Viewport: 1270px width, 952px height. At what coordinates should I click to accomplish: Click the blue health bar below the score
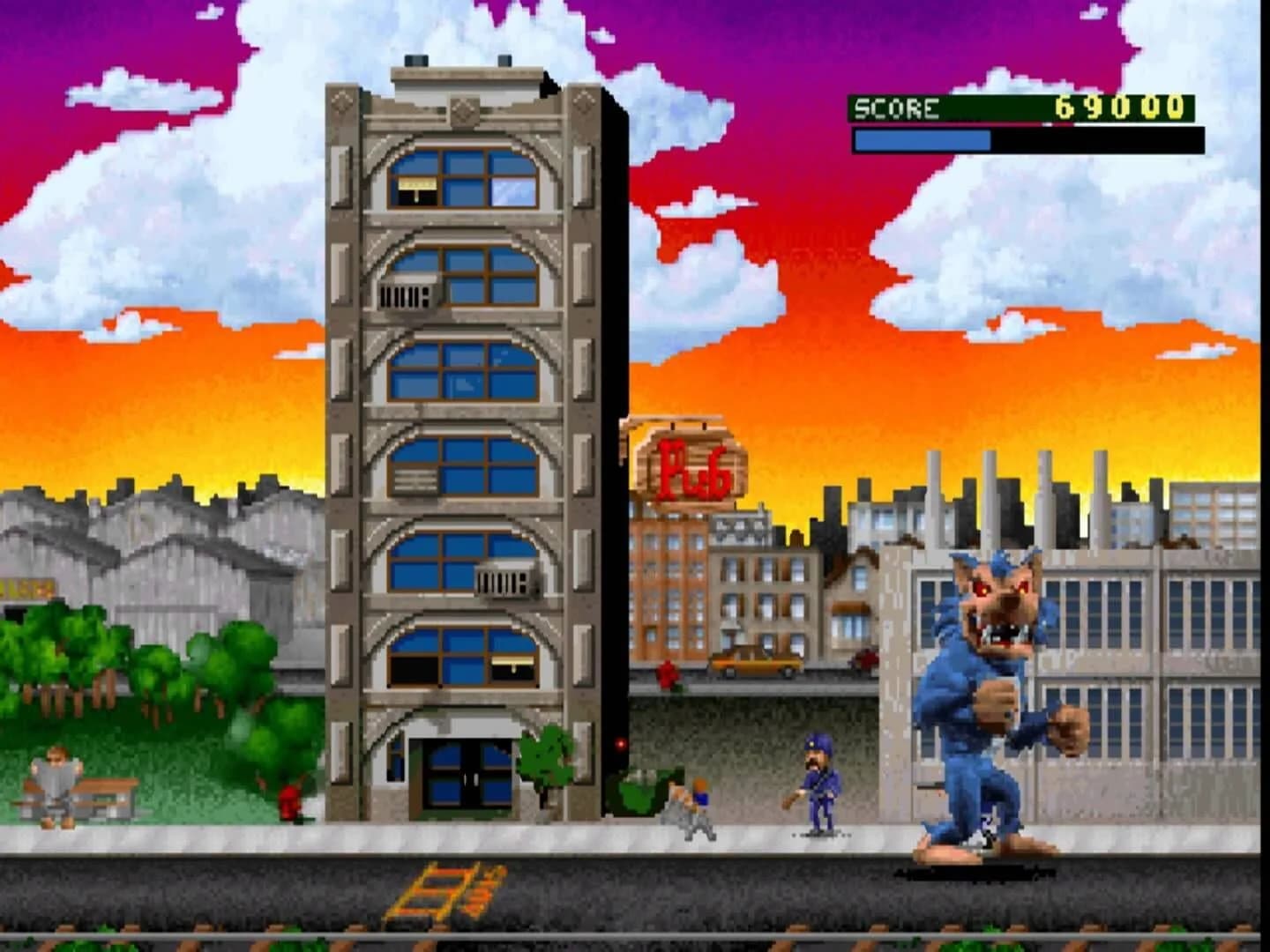pos(922,138)
